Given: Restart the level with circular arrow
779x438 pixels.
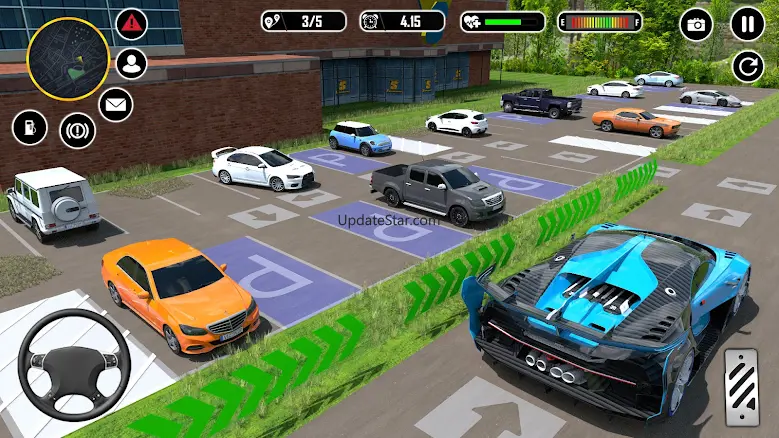Looking at the screenshot, I should coord(746,67).
